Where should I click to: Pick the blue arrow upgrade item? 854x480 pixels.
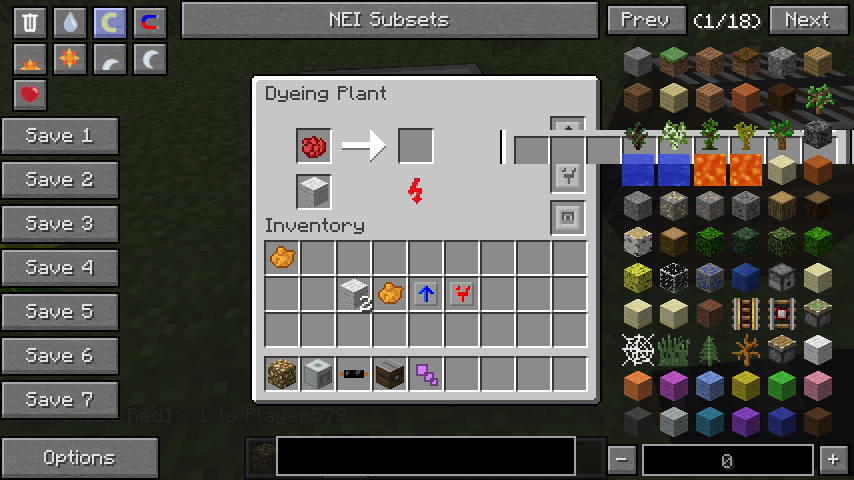point(426,294)
